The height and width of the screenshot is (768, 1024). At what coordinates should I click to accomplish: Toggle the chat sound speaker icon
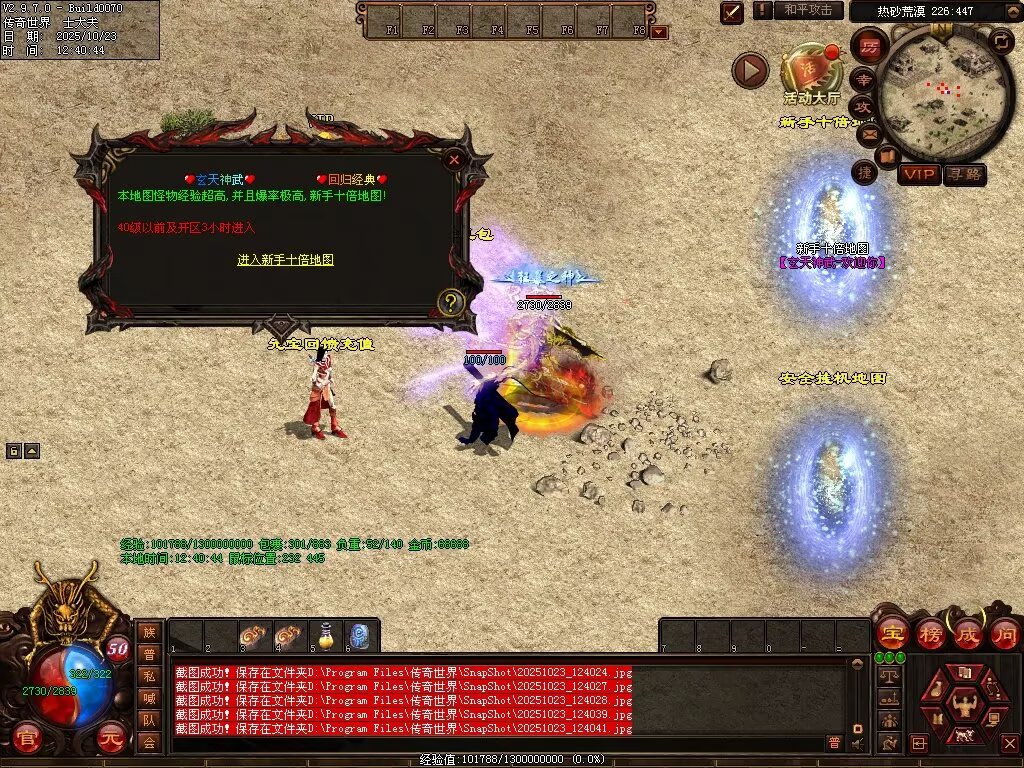pos(858,743)
